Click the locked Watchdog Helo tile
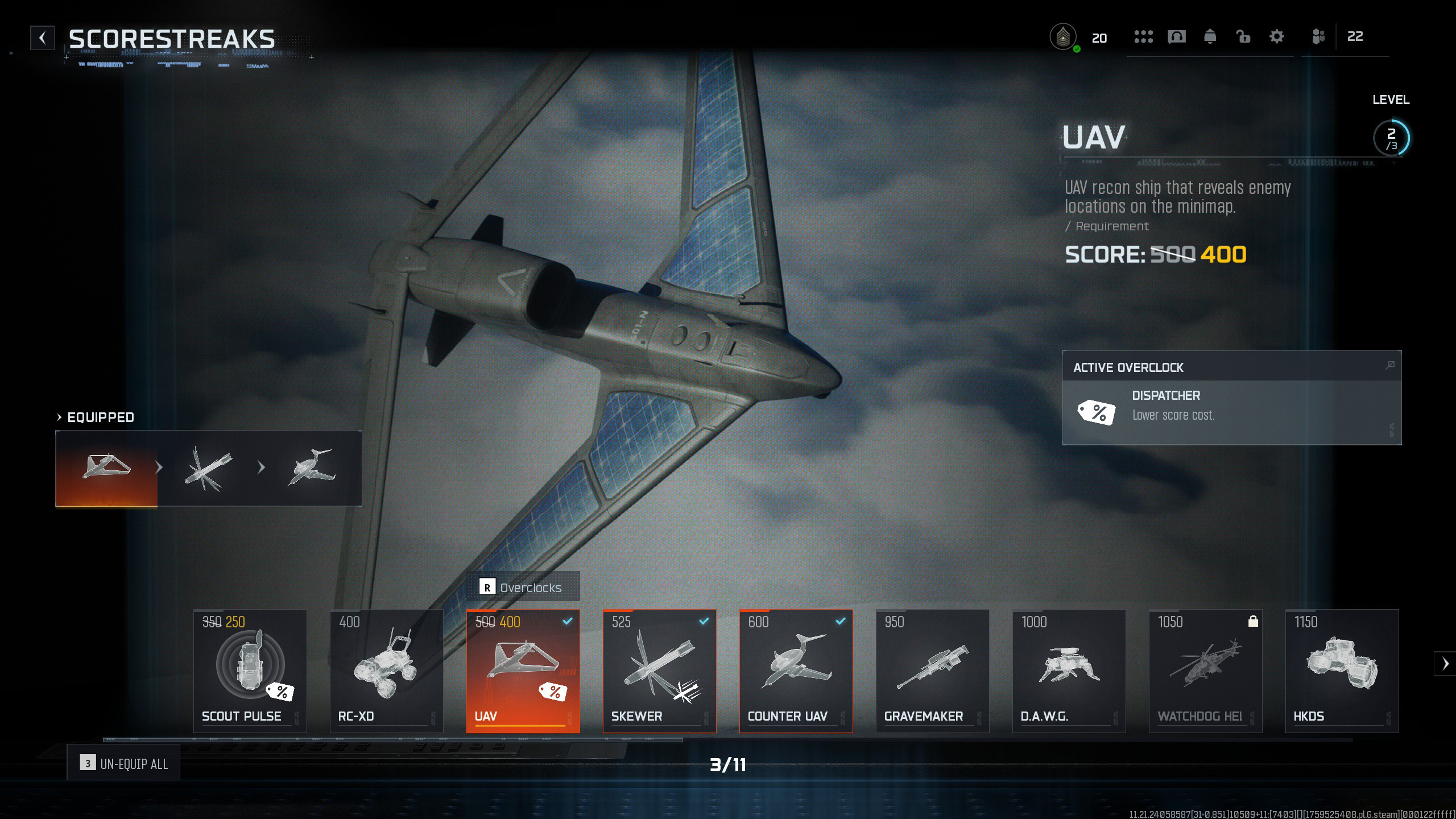The image size is (1456, 819). [1206, 671]
